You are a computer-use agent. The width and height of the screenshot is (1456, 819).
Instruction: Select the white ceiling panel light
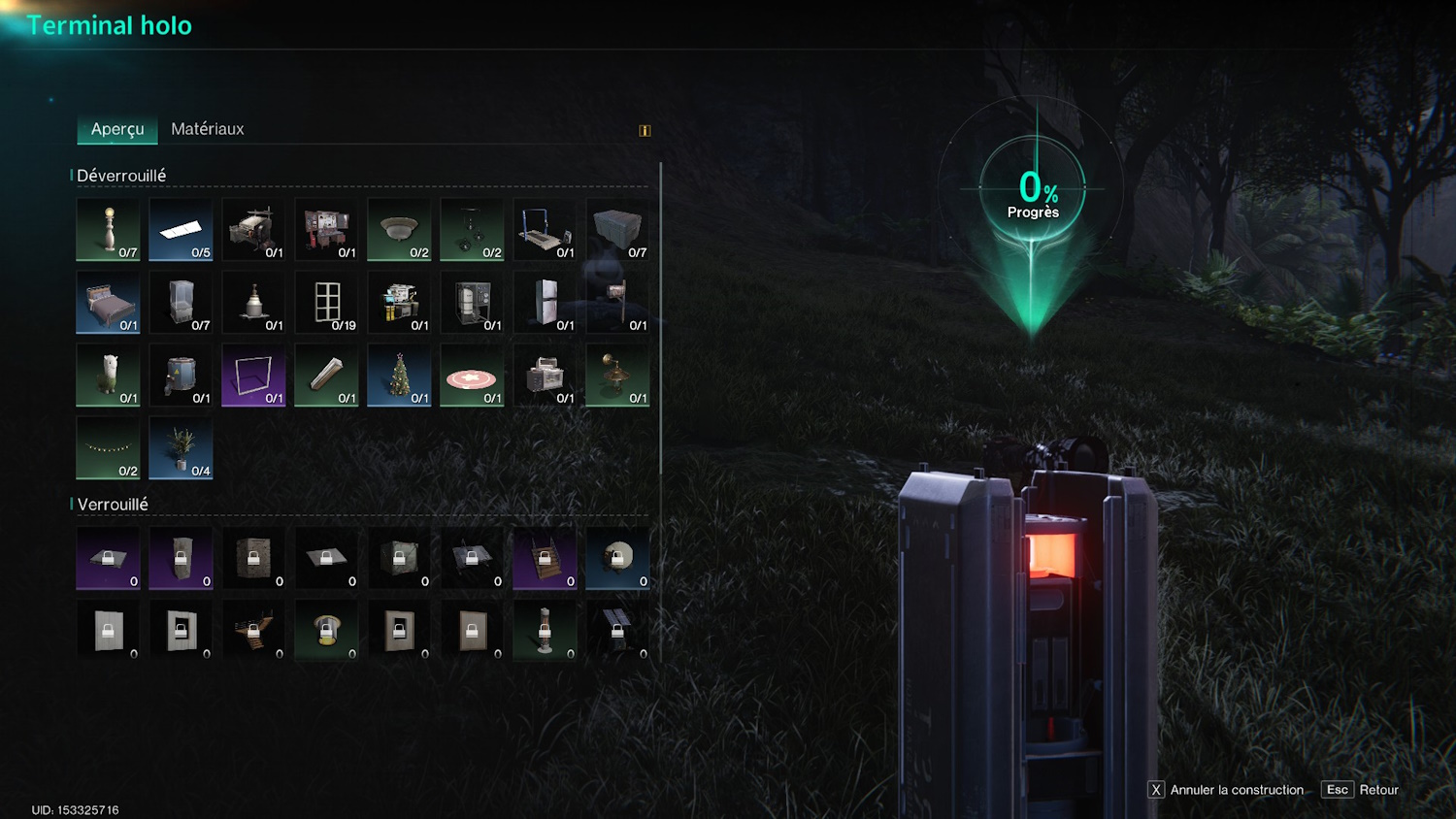pos(181,230)
